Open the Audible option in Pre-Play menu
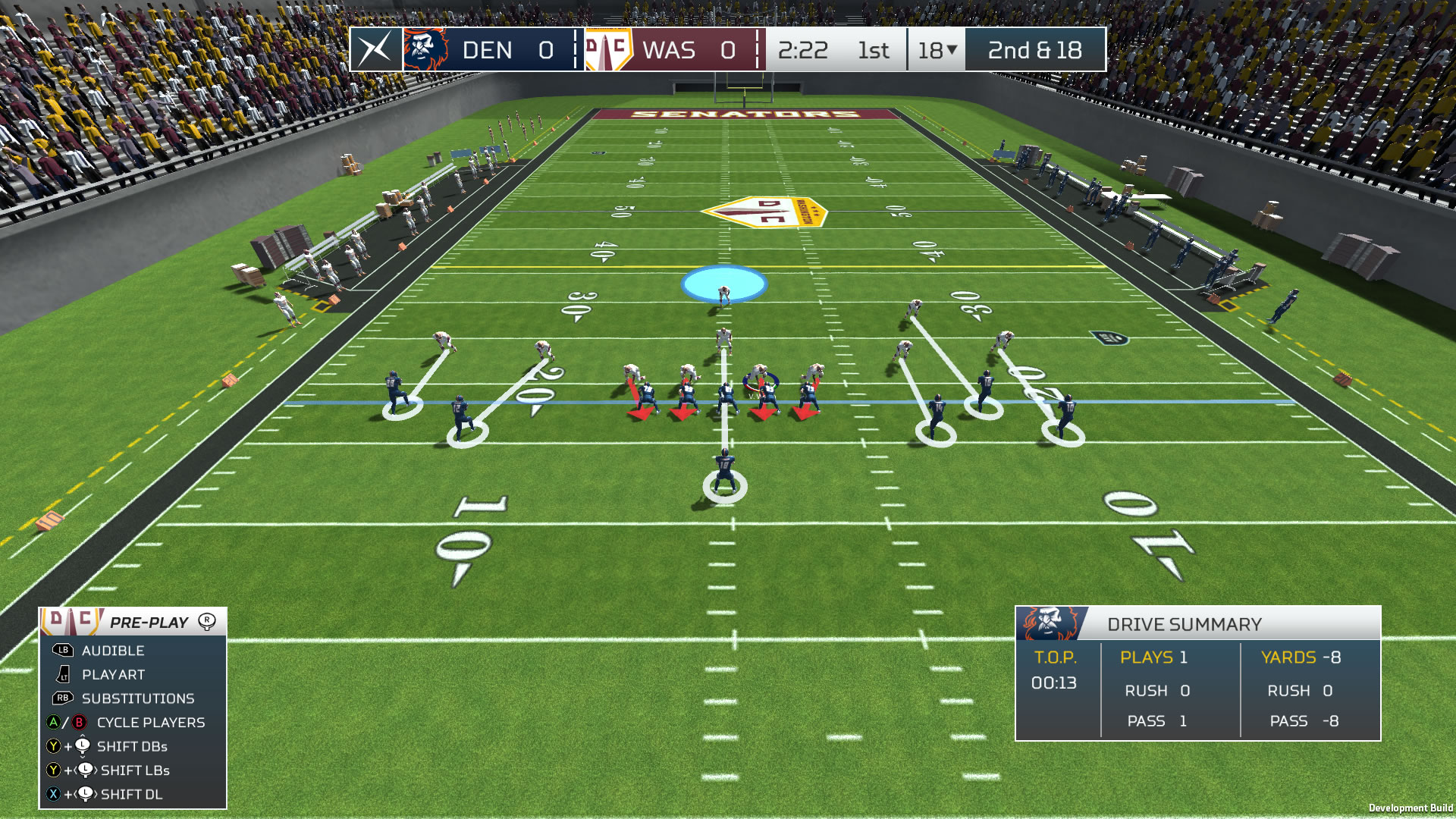Image resolution: width=1456 pixels, height=819 pixels. (112, 651)
